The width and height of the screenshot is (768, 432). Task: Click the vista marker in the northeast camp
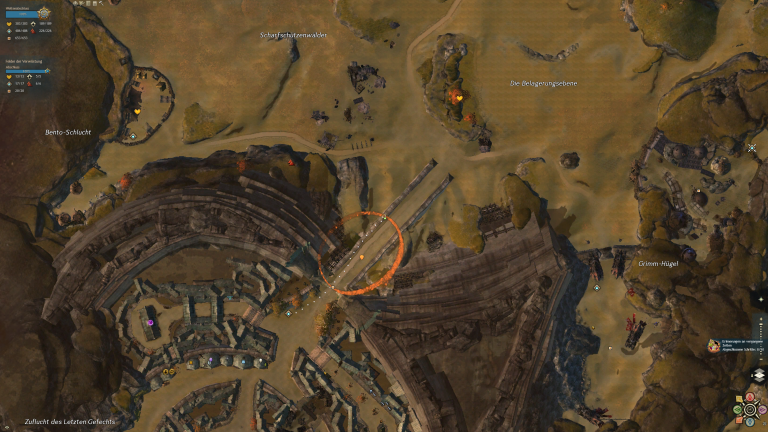(x=752, y=148)
